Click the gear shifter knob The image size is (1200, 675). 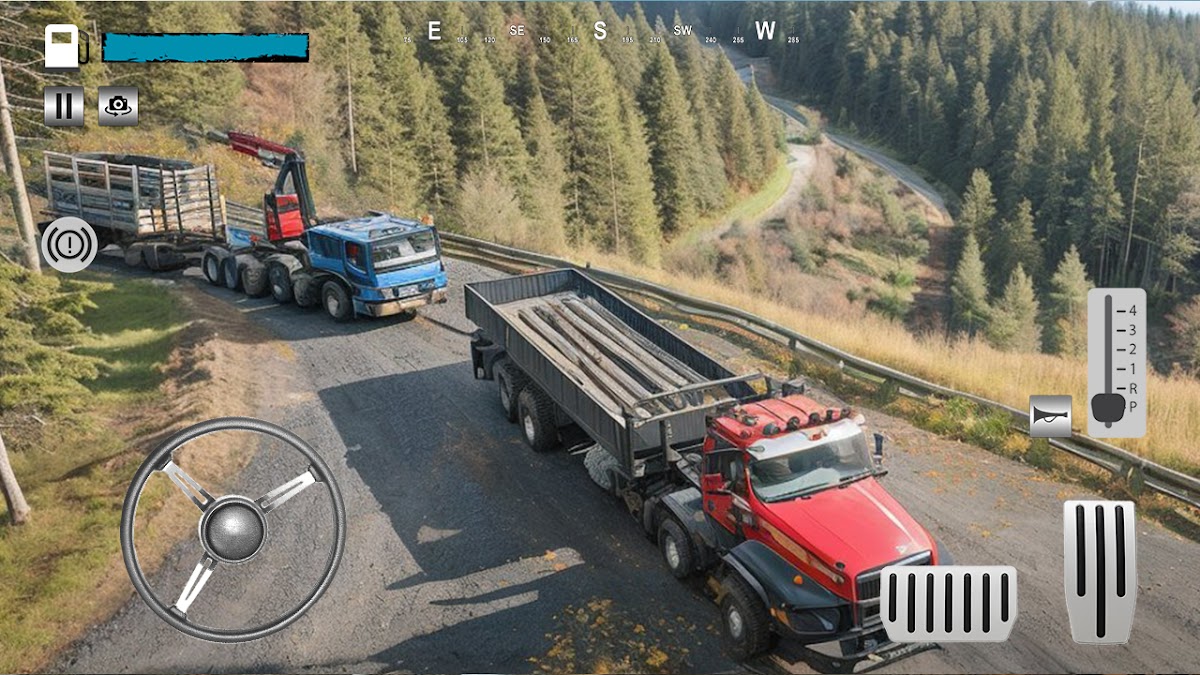[x=1107, y=408]
